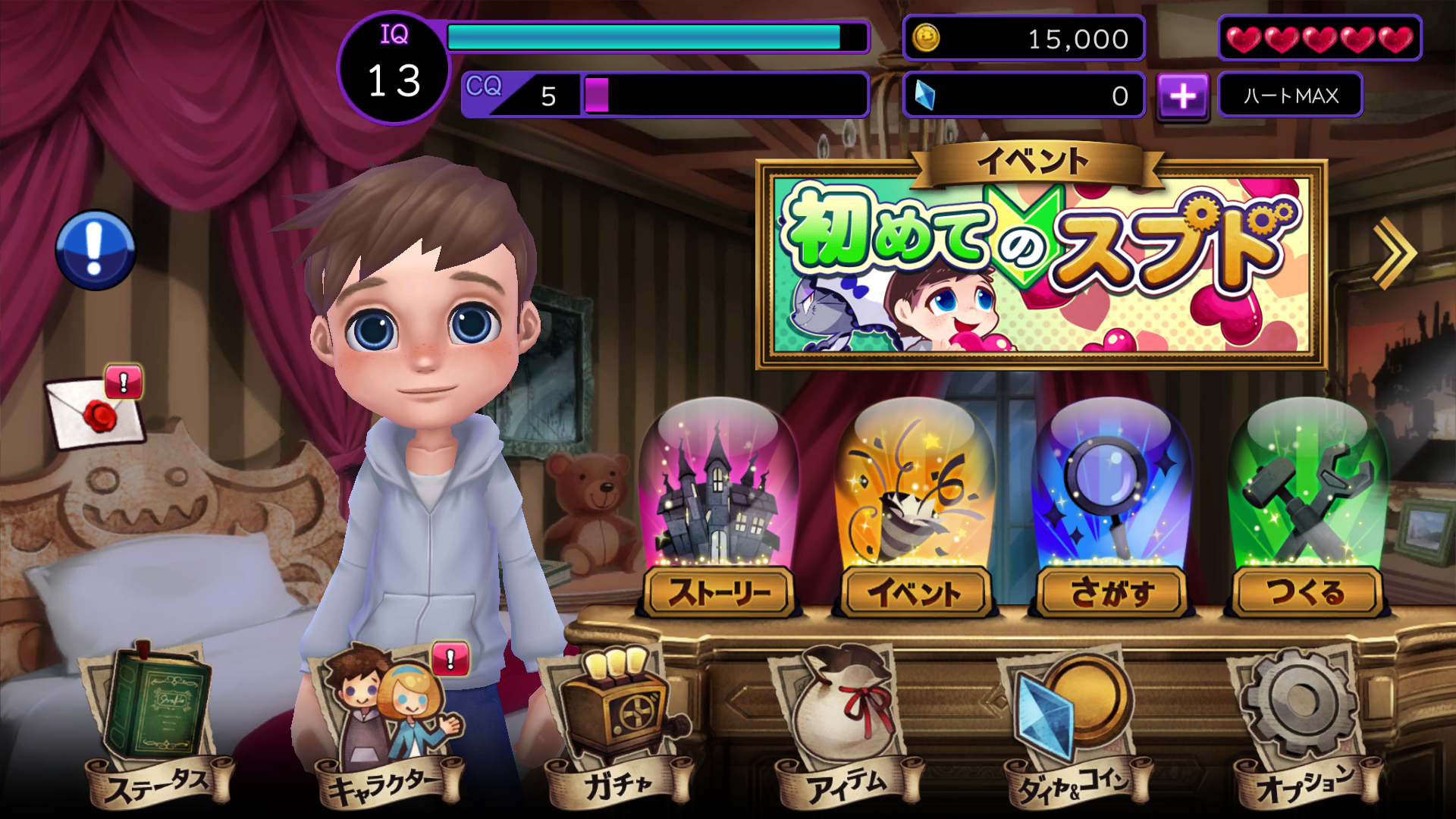Click the IQ progress bar

[656, 36]
